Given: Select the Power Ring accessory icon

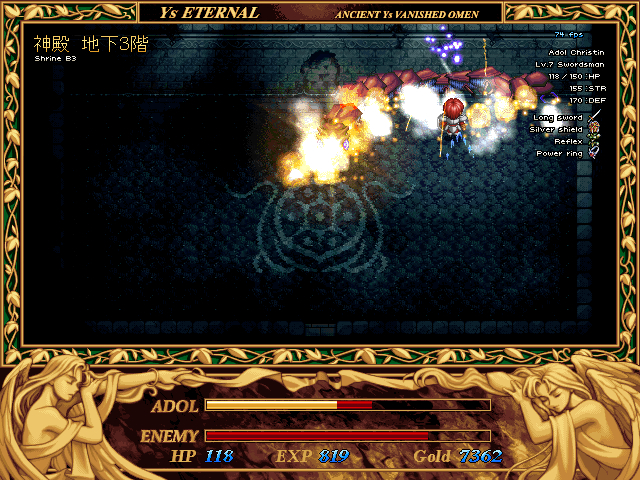Looking at the screenshot, I should pos(594,153).
